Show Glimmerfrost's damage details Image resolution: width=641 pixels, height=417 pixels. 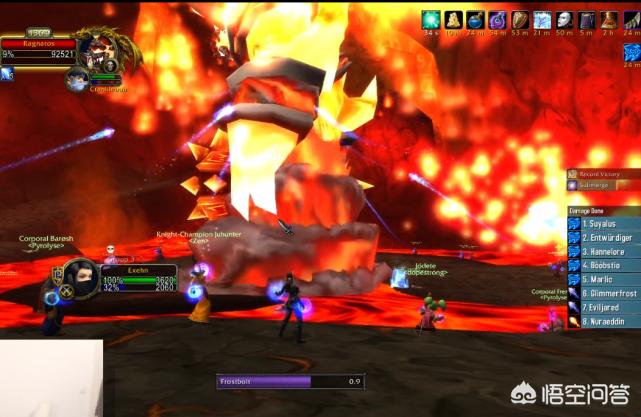[x=604, y=294]
